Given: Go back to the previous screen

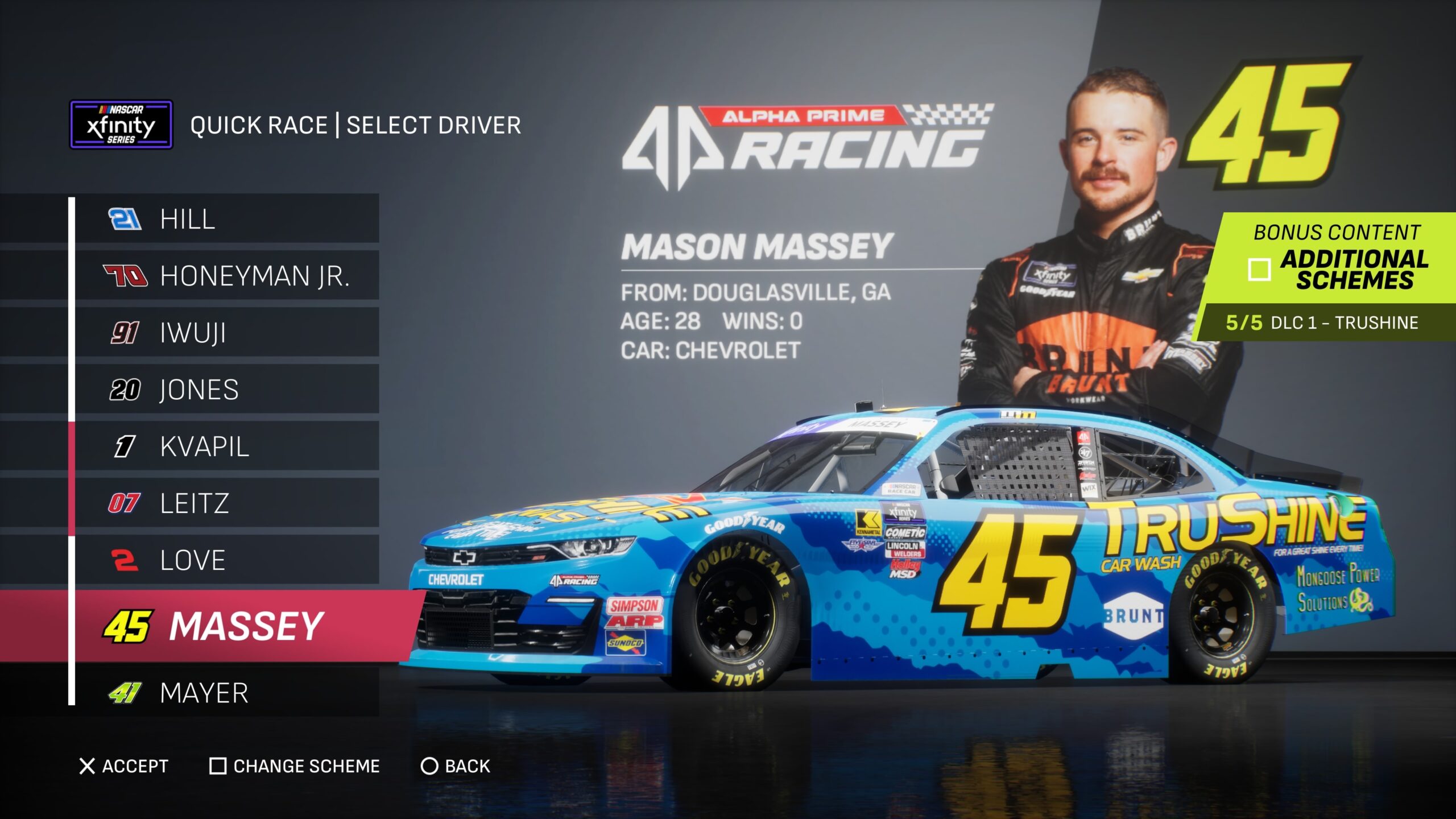Looking at the screenshot, I should pyautogui.click(x=455, y=766).
